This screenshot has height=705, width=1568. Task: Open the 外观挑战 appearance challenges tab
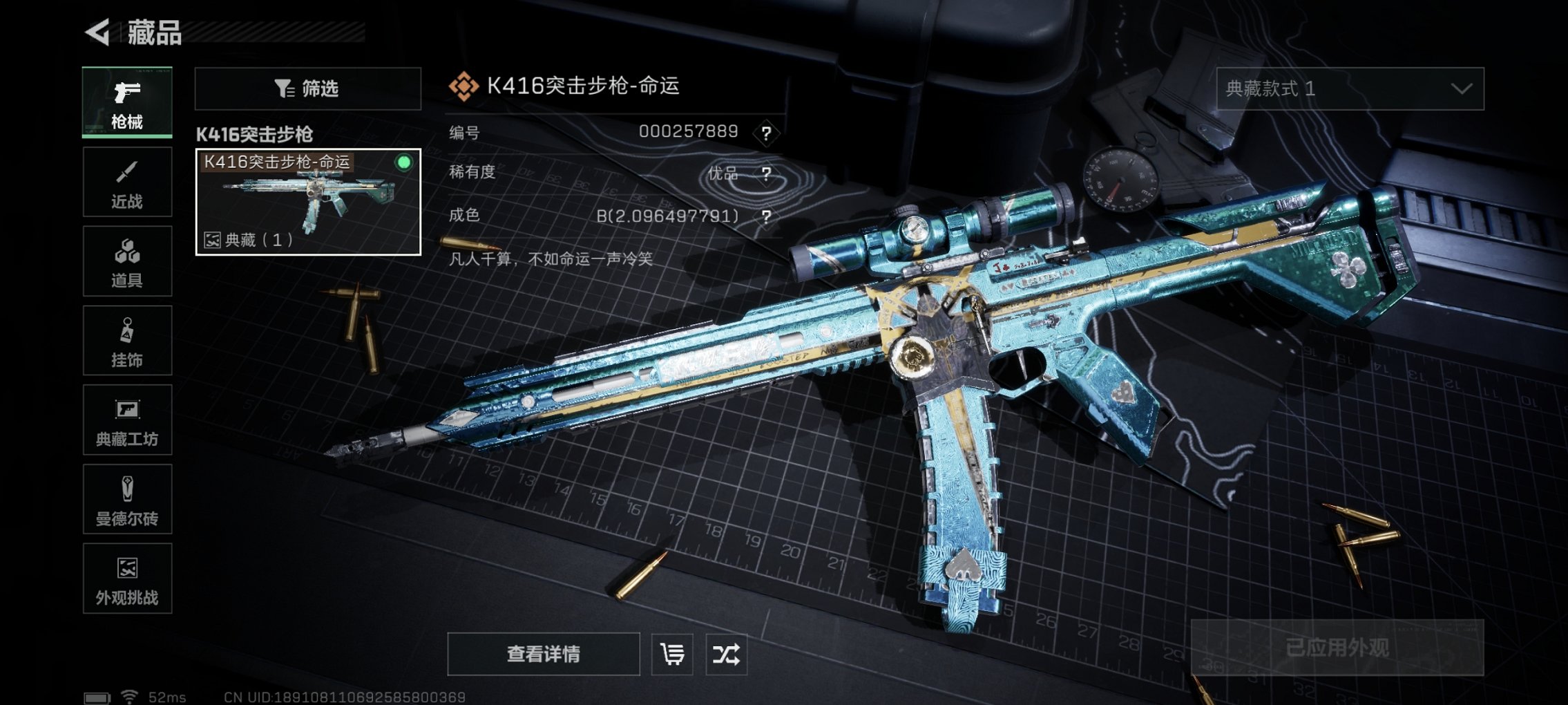coord(127,579)
